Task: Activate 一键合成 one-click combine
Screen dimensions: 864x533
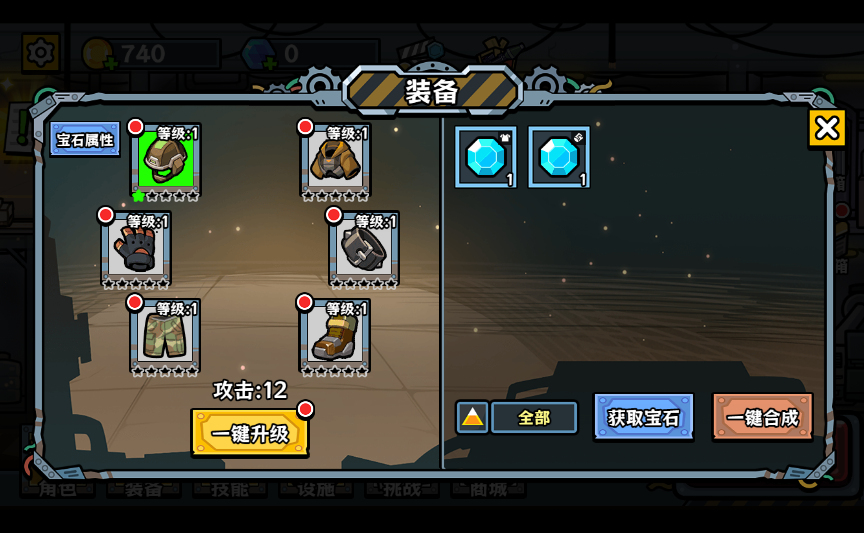Action: tap(762, 417)
